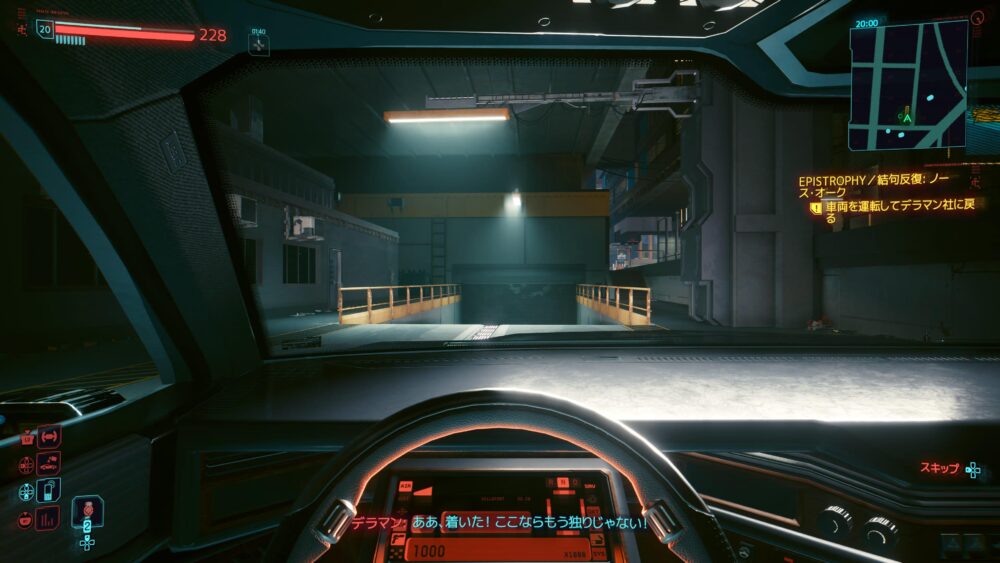The height and width of the screenshot is (563, 1000).
Task: Click the round icon above the minimap corner
Action: [977, 18]
